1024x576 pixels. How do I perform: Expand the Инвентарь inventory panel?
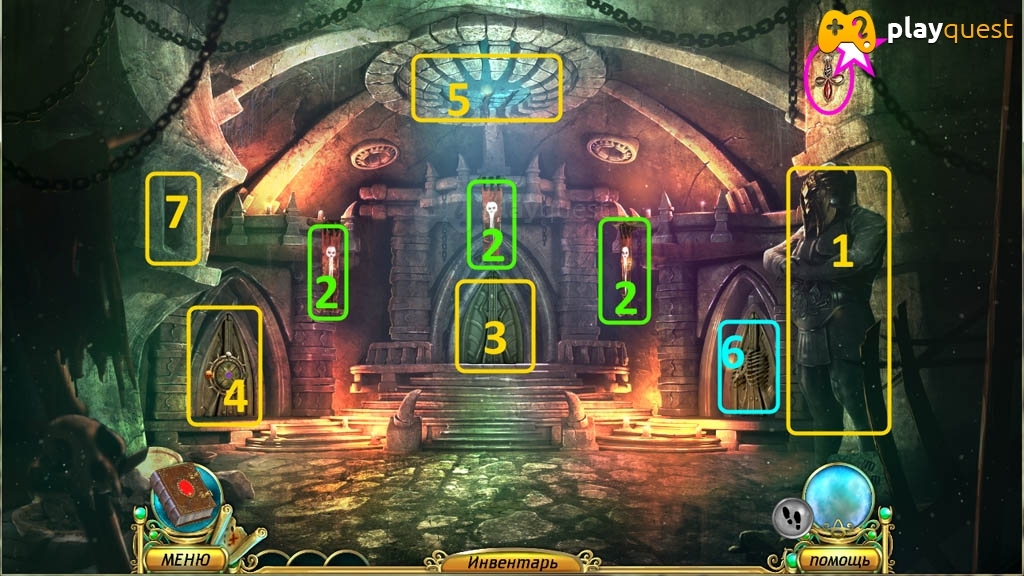tap(511, 563)
